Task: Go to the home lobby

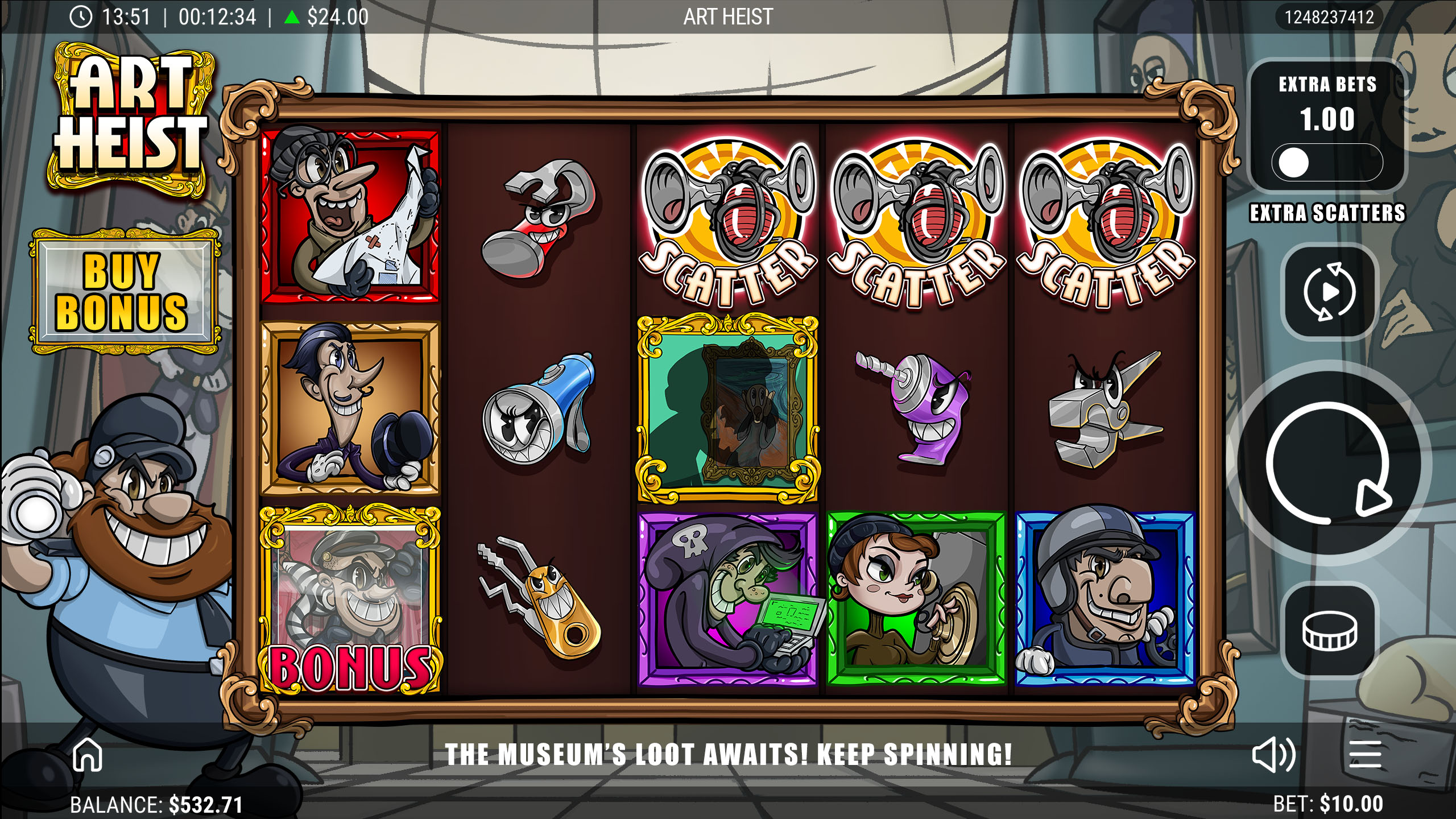Action: coord(88,755)
